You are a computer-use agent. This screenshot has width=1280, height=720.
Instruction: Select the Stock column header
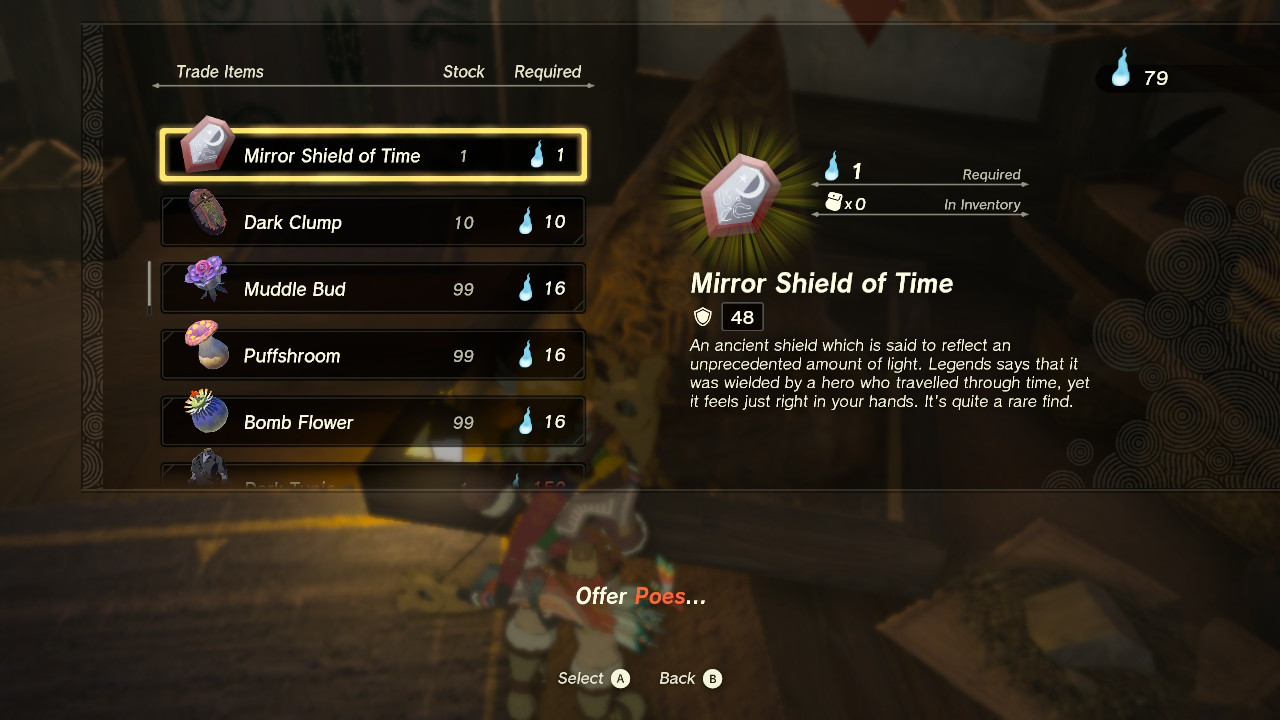464,71
